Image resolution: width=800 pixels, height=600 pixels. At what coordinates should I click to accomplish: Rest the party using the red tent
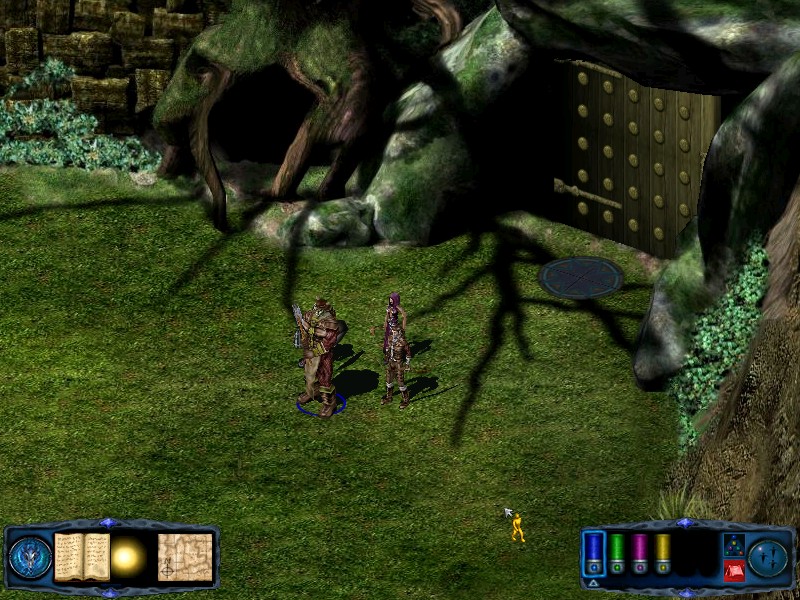pos(733,570)
